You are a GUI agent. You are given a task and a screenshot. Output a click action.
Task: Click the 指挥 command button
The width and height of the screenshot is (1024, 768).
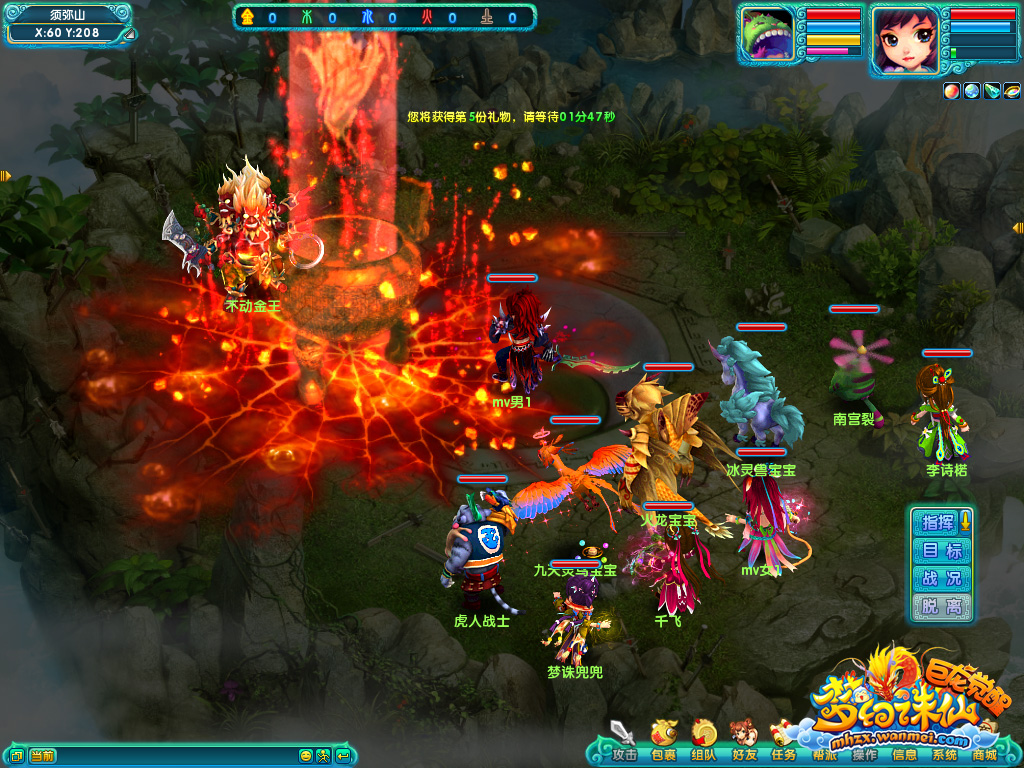tap(938, 522)
